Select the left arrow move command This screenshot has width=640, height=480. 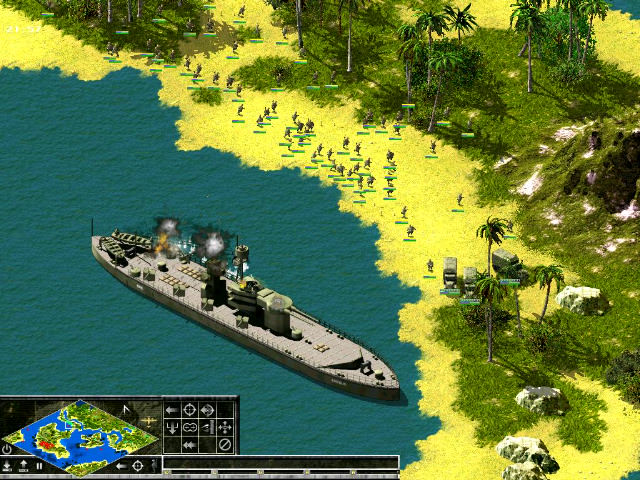(172, 409)
